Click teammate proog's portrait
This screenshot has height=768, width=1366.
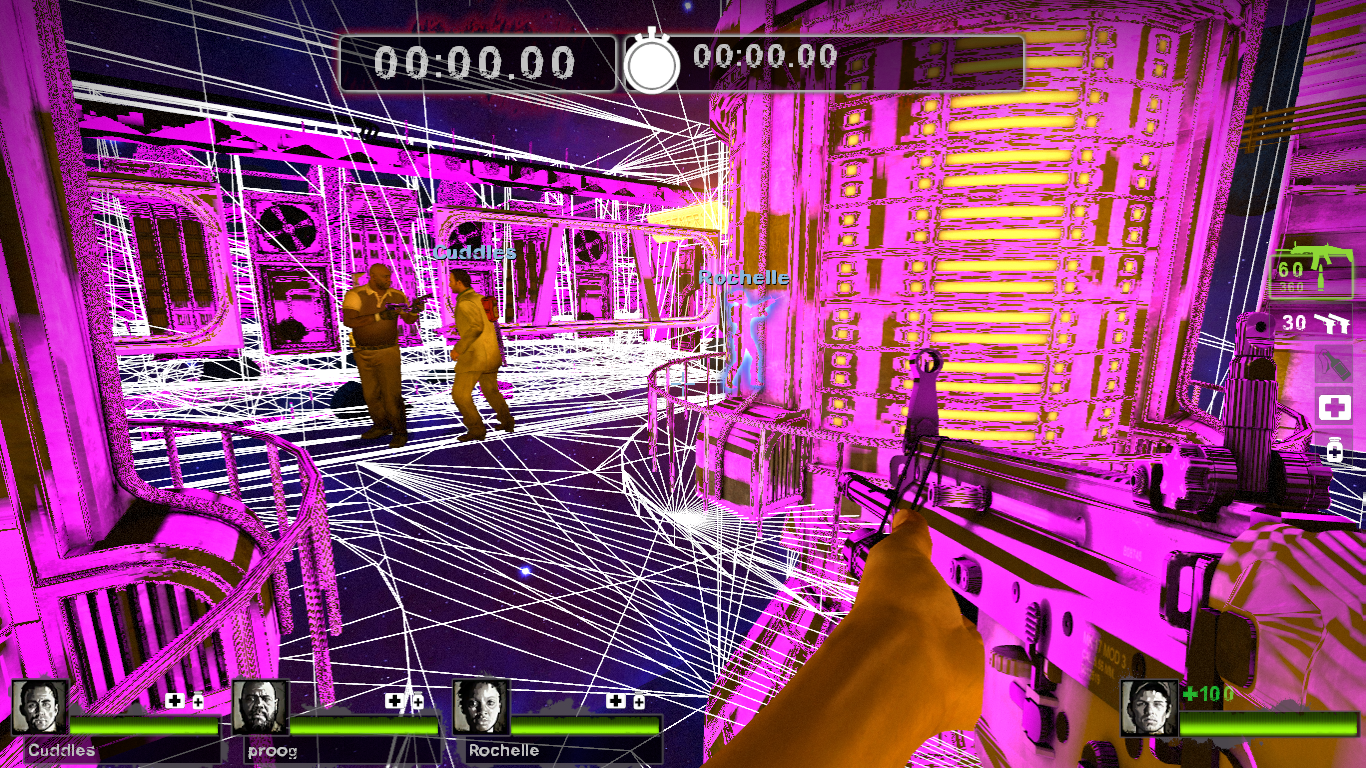point(260,707)
